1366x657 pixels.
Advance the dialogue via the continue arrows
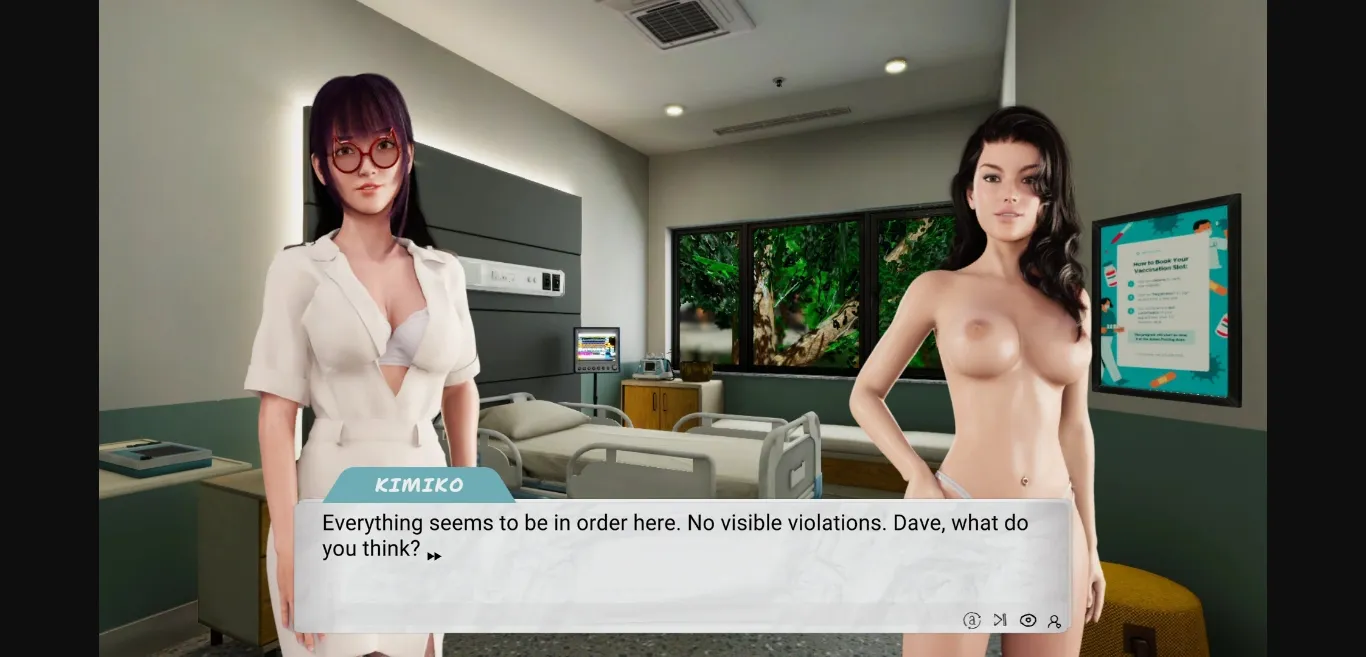[434, 556]
